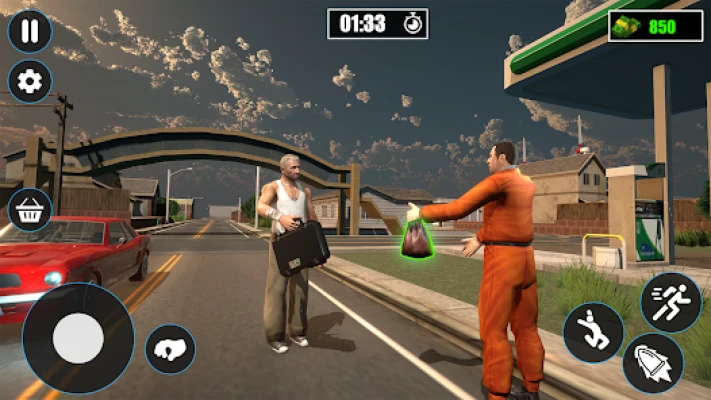Open the shopping basket store

click(30, 211)
